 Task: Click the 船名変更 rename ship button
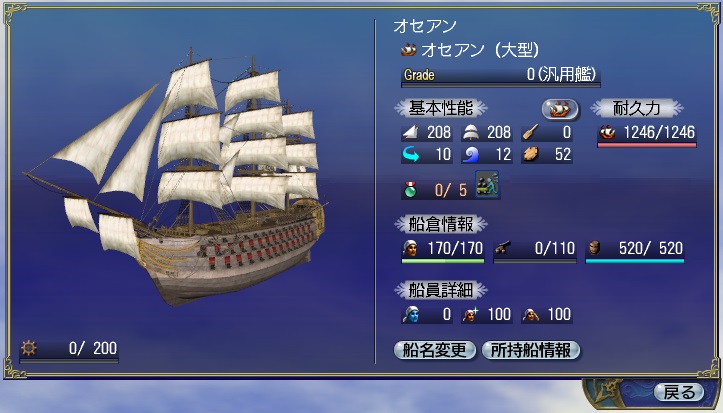pos(435,350)
